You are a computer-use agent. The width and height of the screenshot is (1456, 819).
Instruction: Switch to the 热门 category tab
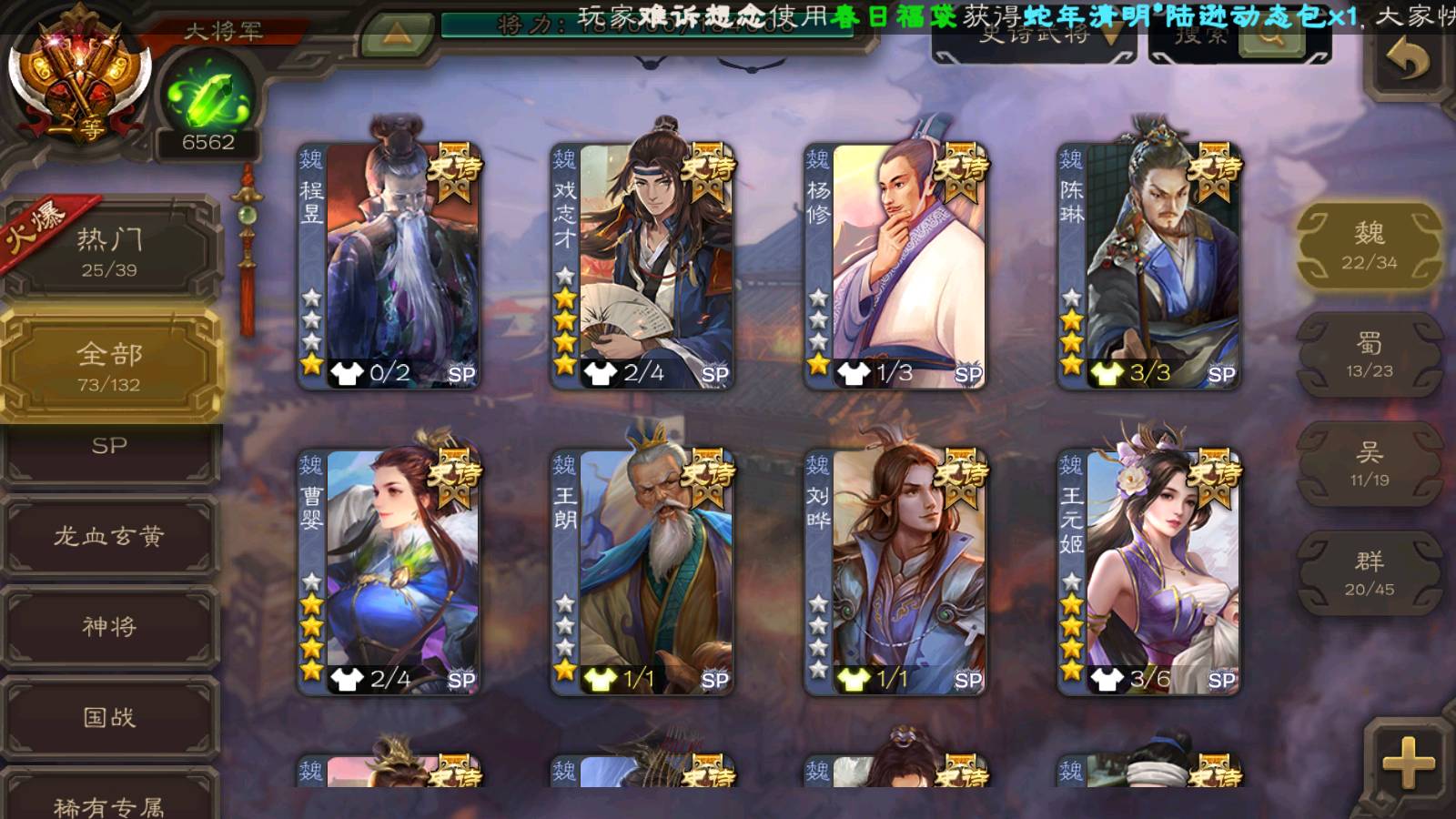(x=110, y=250)
